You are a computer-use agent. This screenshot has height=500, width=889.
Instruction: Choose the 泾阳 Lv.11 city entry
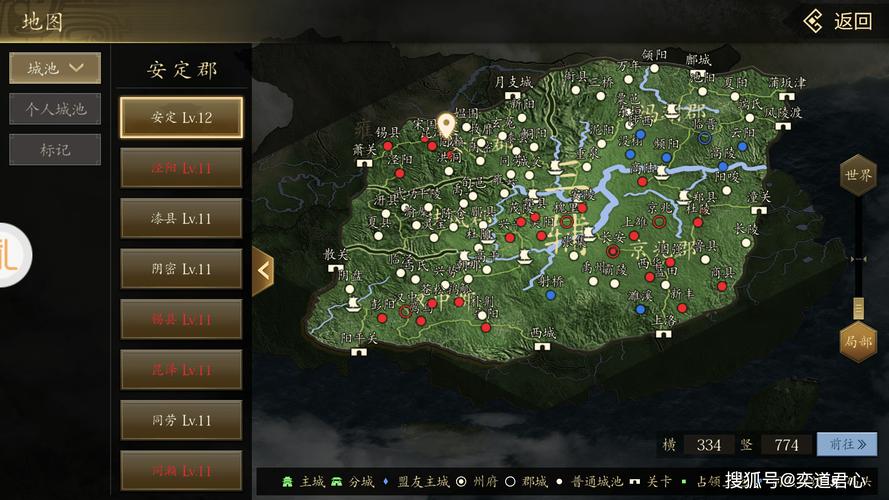point(181,168)
